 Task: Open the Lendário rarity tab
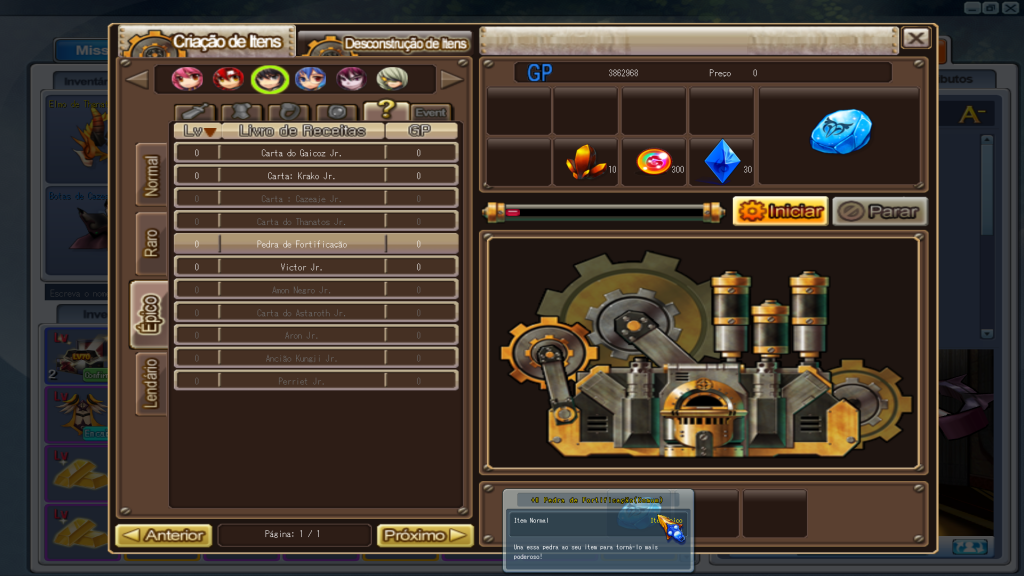pyautogui.click(x=151, y=384)
